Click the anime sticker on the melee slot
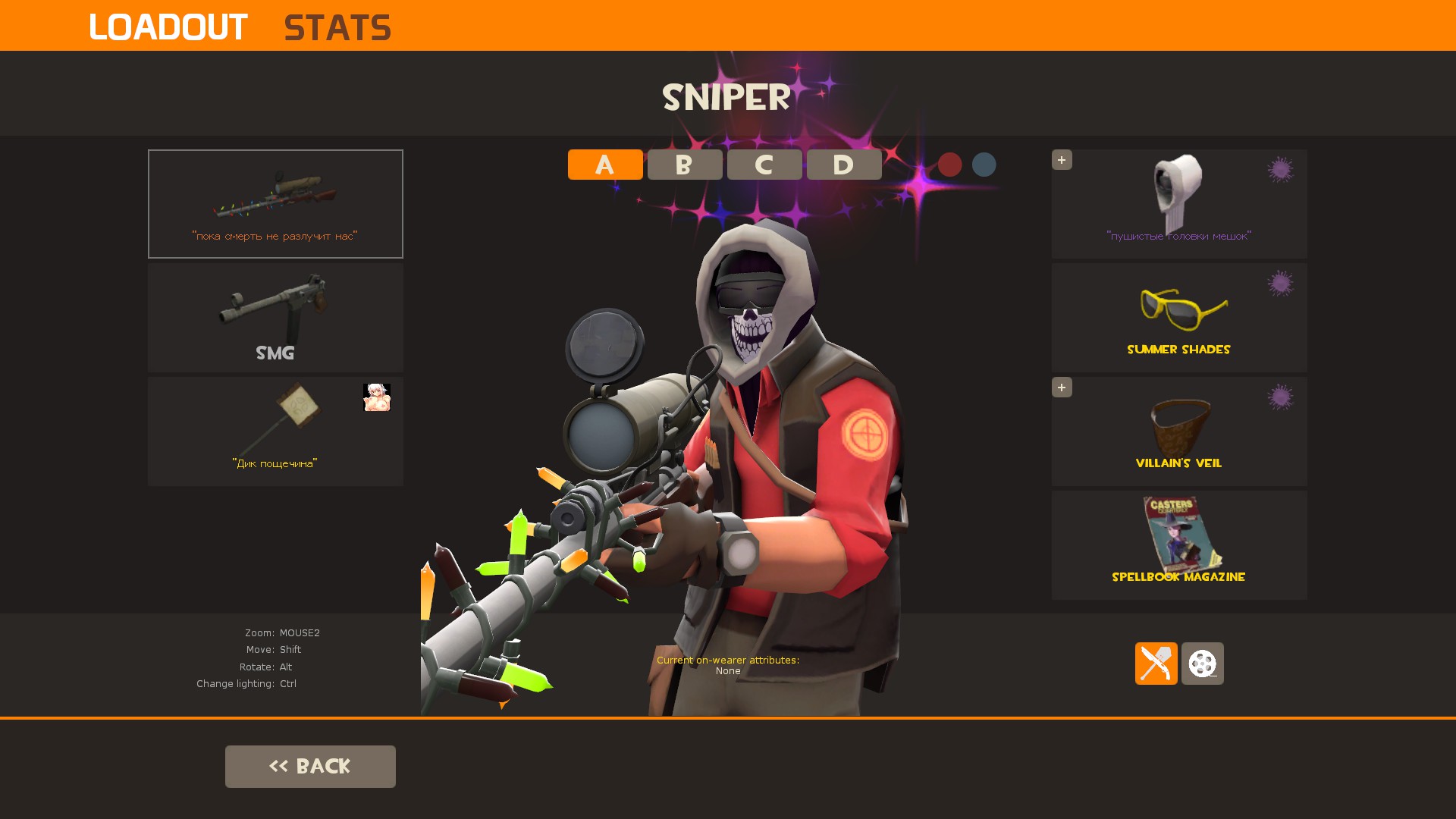1456x819 pixels. (377, 398)
